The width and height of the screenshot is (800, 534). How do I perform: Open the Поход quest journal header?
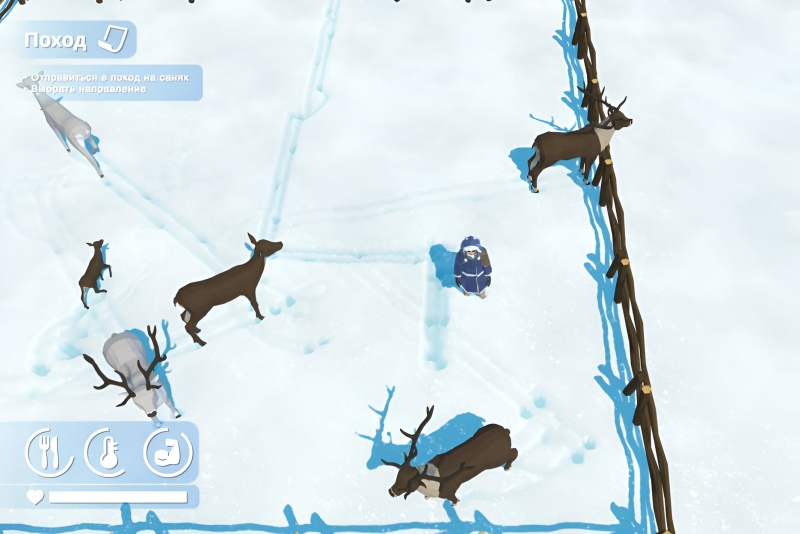76,40
